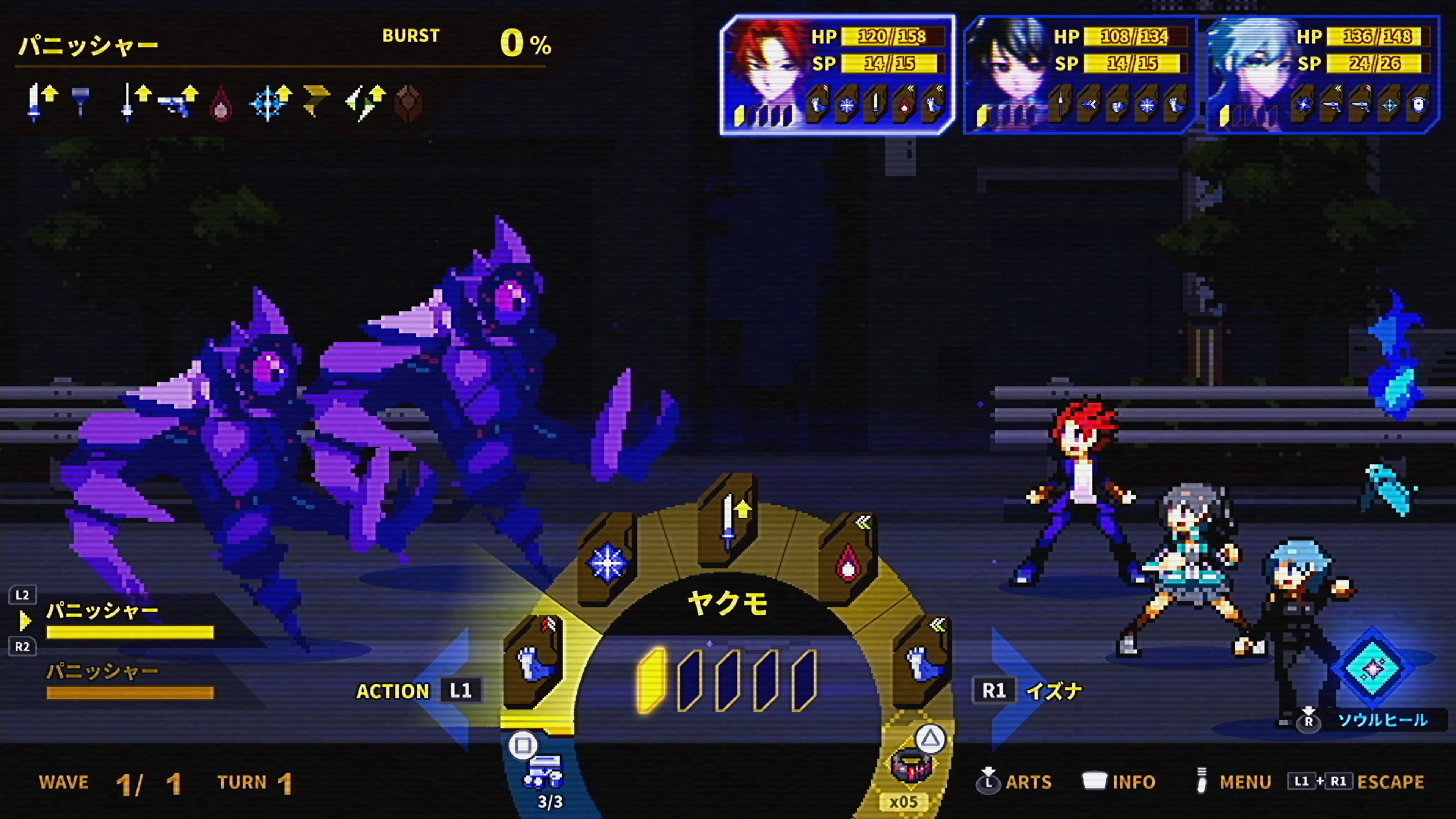Pick the red flame drop skill card

point(848,560)
